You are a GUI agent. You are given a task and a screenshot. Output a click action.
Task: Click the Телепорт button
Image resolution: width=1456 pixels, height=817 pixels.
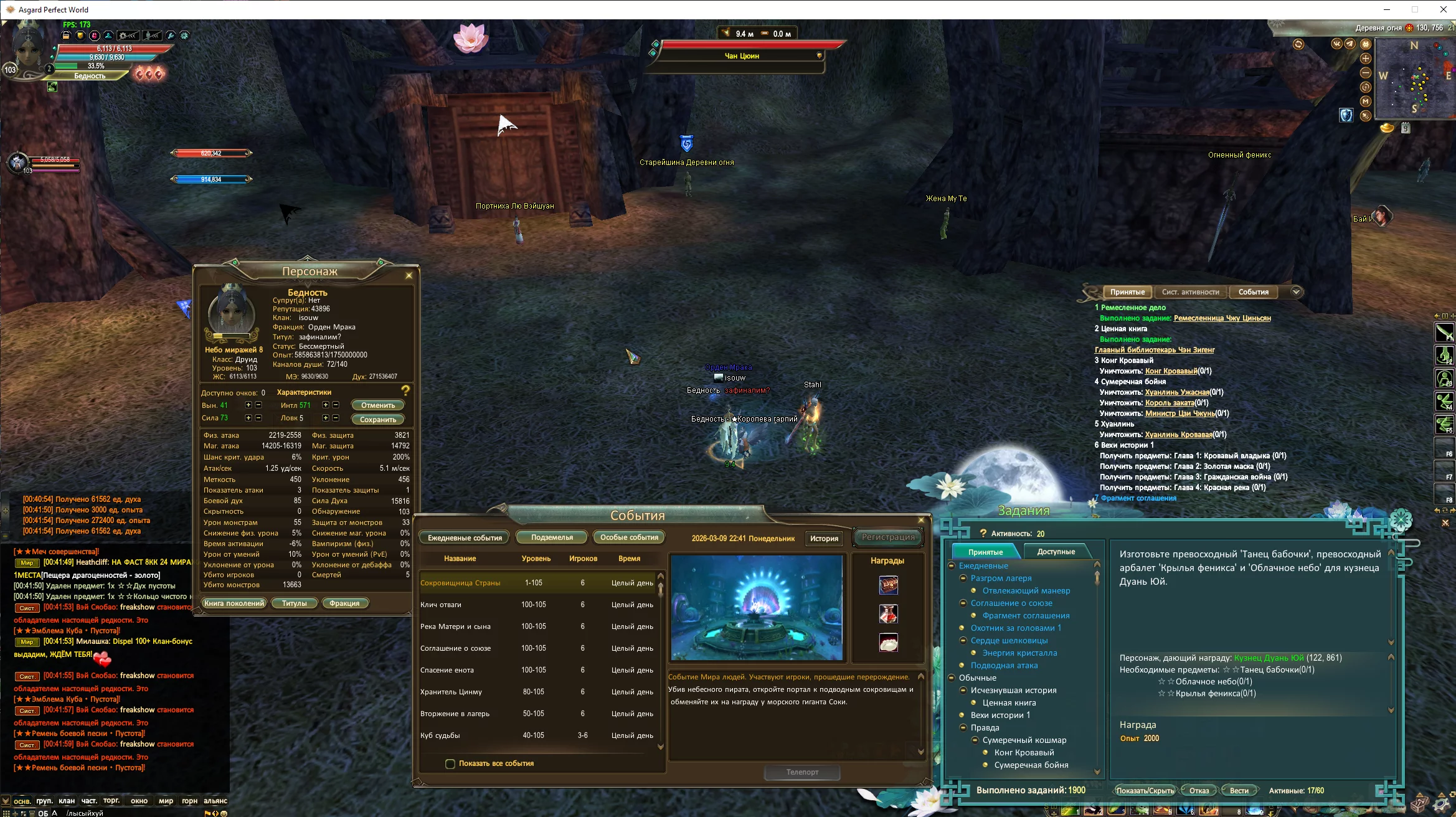tap(802, 772)
